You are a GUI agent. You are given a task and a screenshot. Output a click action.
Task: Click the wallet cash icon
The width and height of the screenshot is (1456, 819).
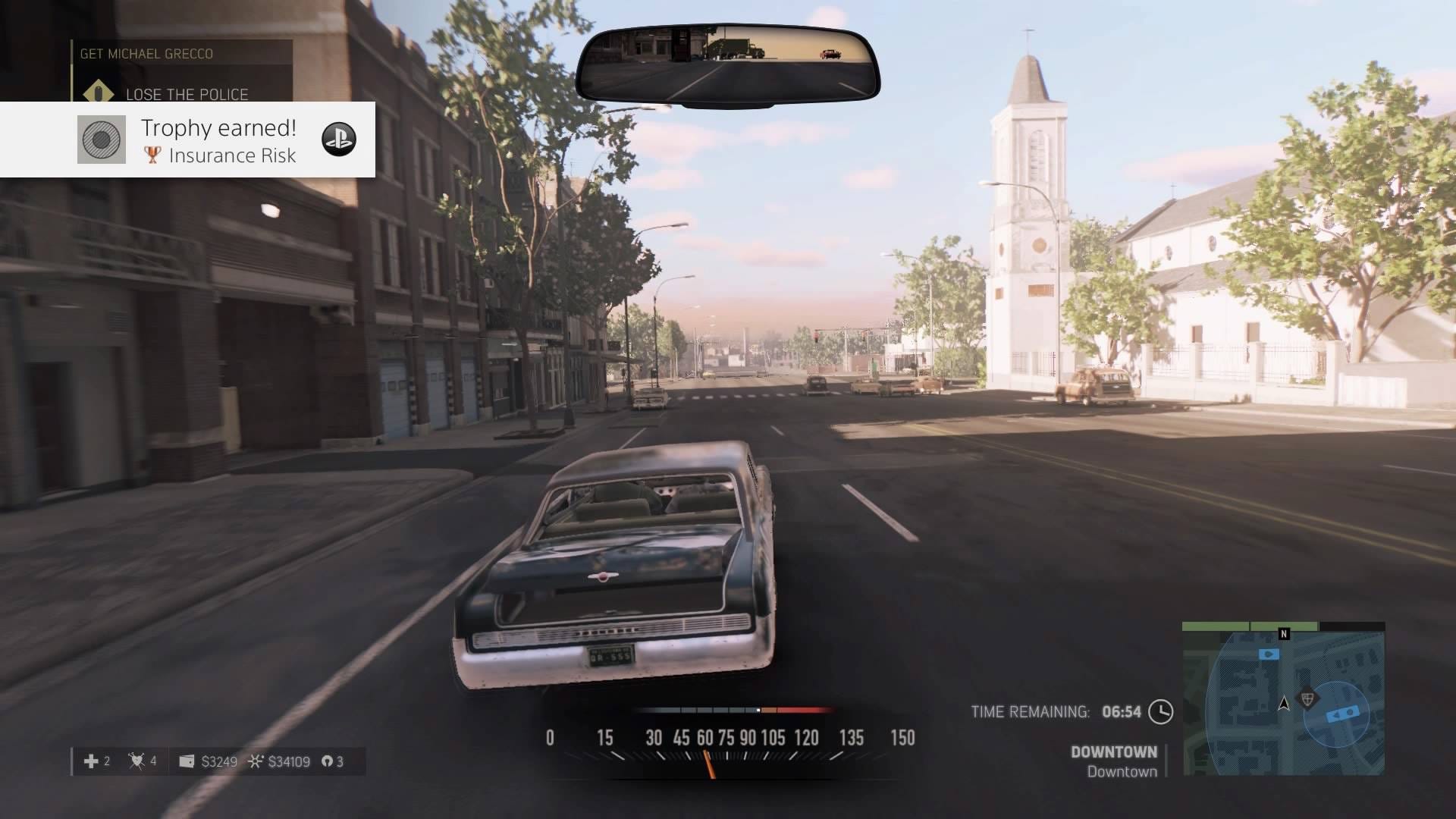pyautogui.click(x=187, y=761)
